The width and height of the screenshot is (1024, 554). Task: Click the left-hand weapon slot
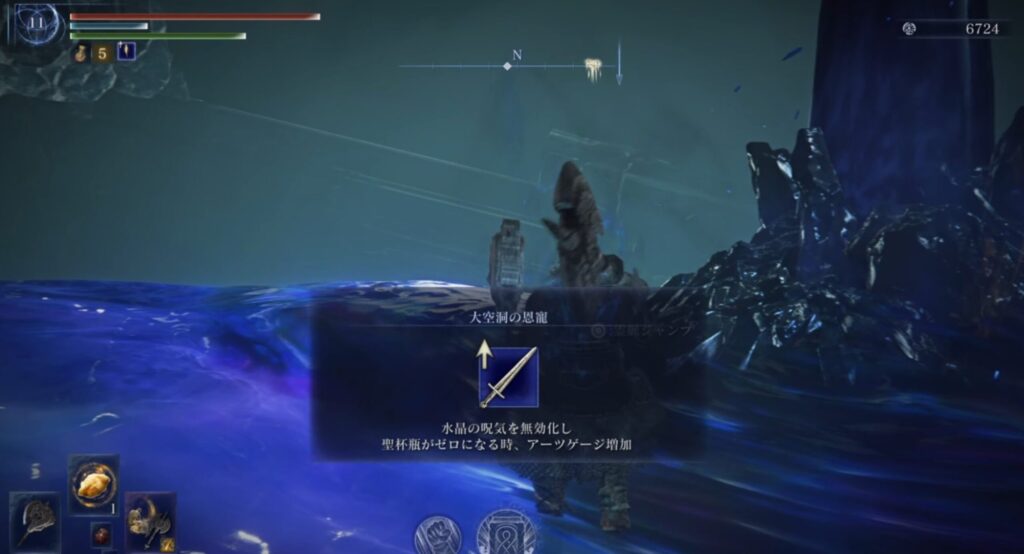click(x=36, y=520)
